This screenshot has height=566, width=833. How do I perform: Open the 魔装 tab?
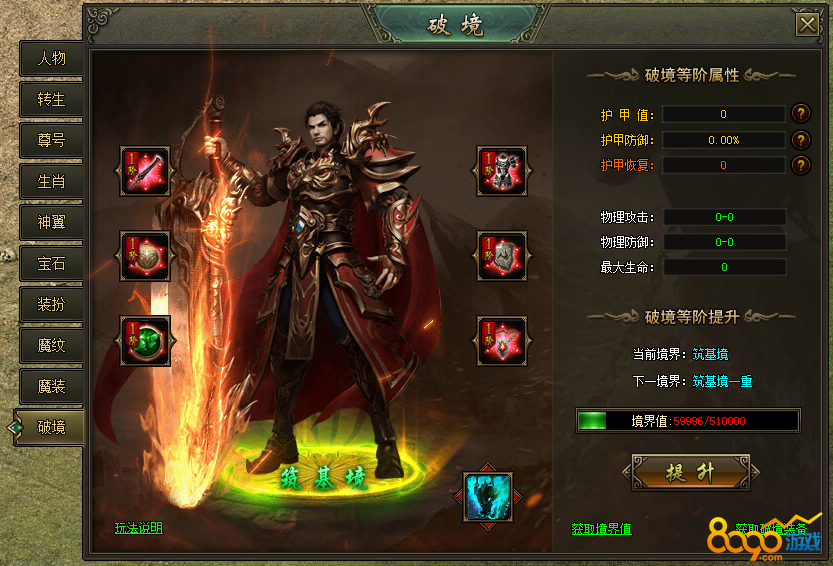pyautogui.click(x=51, y=386)
